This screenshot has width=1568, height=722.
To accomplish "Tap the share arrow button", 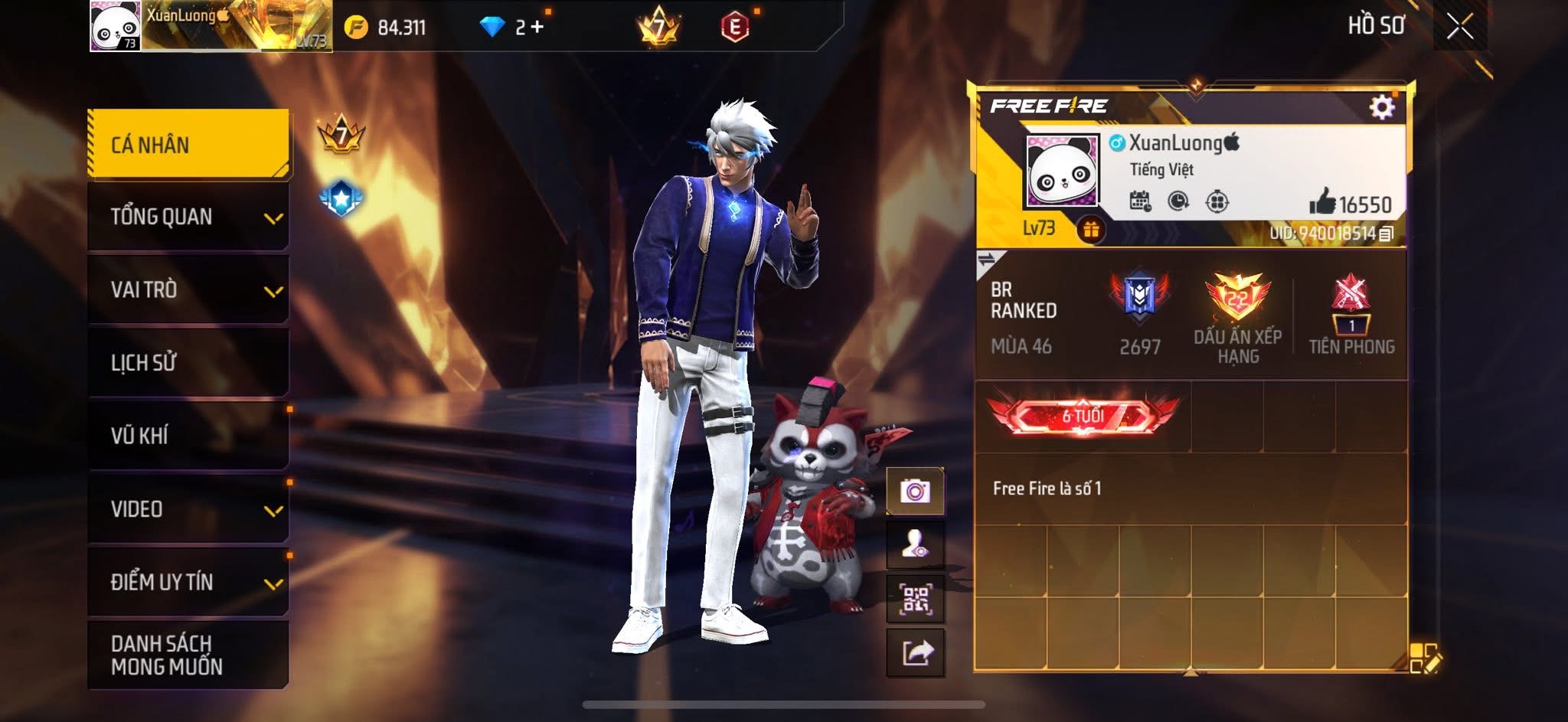I will coord(916,653).
